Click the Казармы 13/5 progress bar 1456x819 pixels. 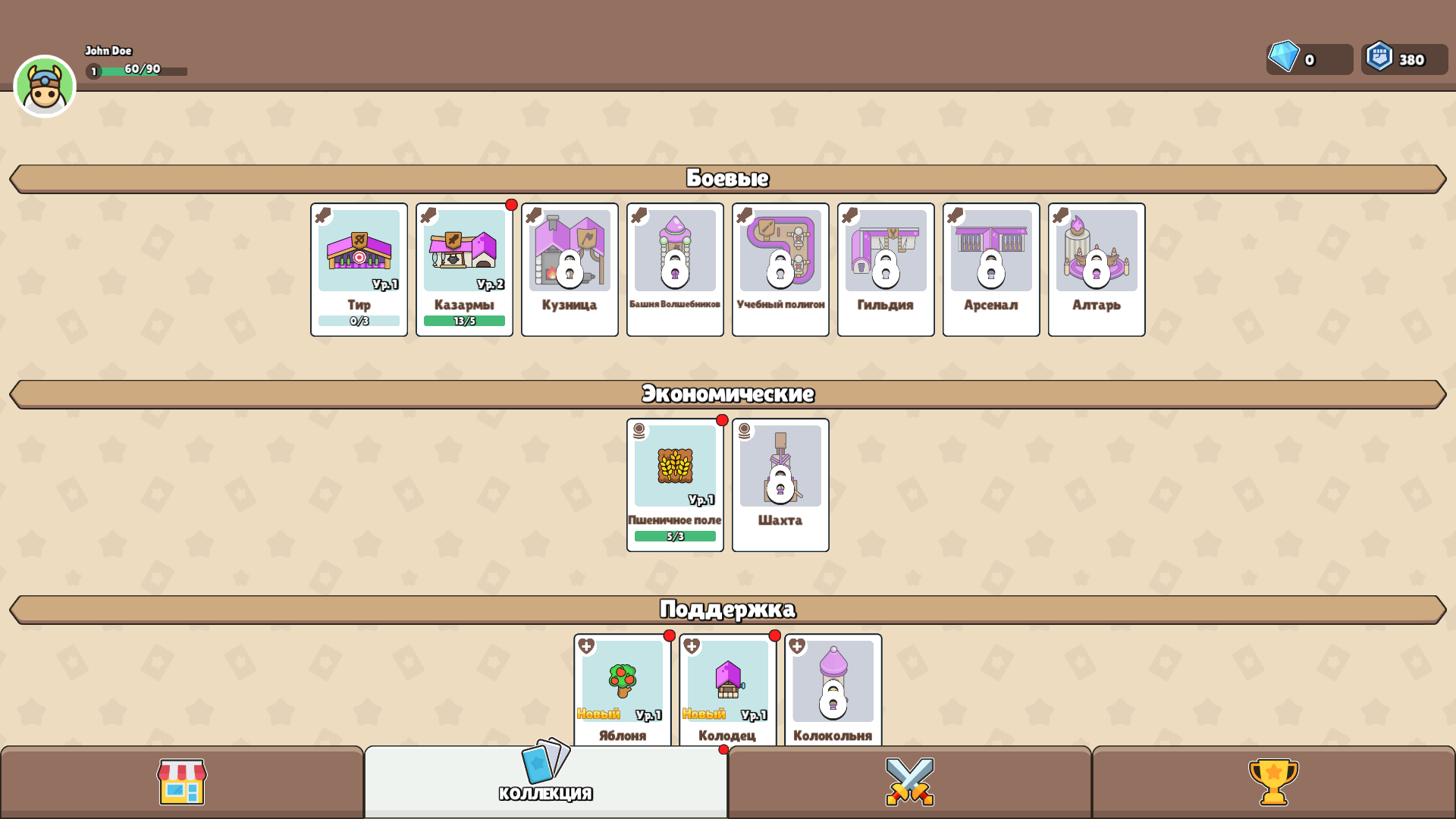click(464, 321)
